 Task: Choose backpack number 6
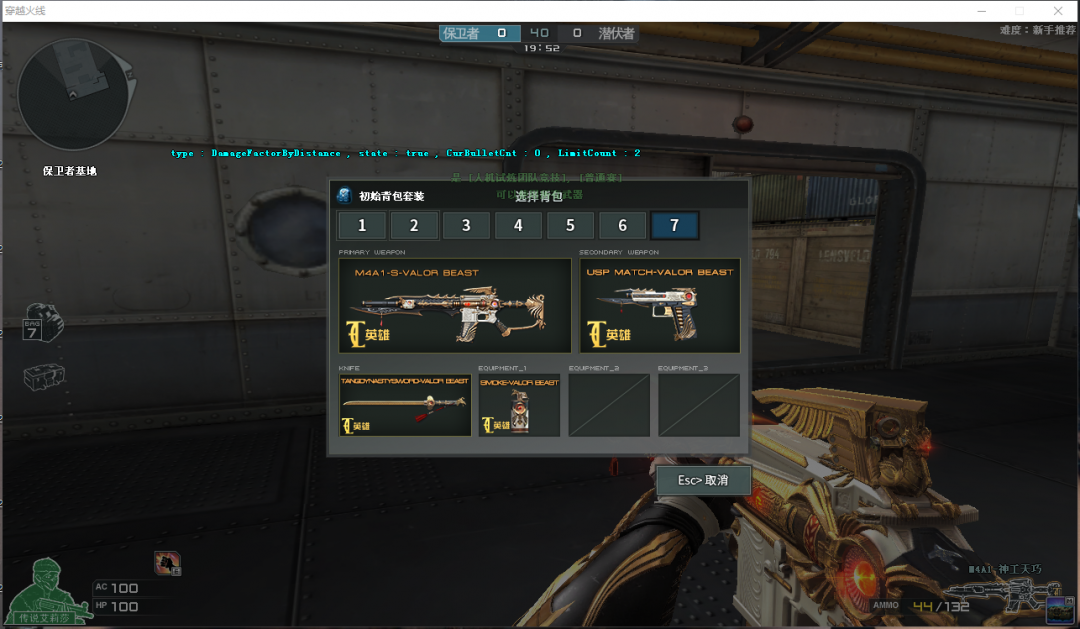(622, 226)
